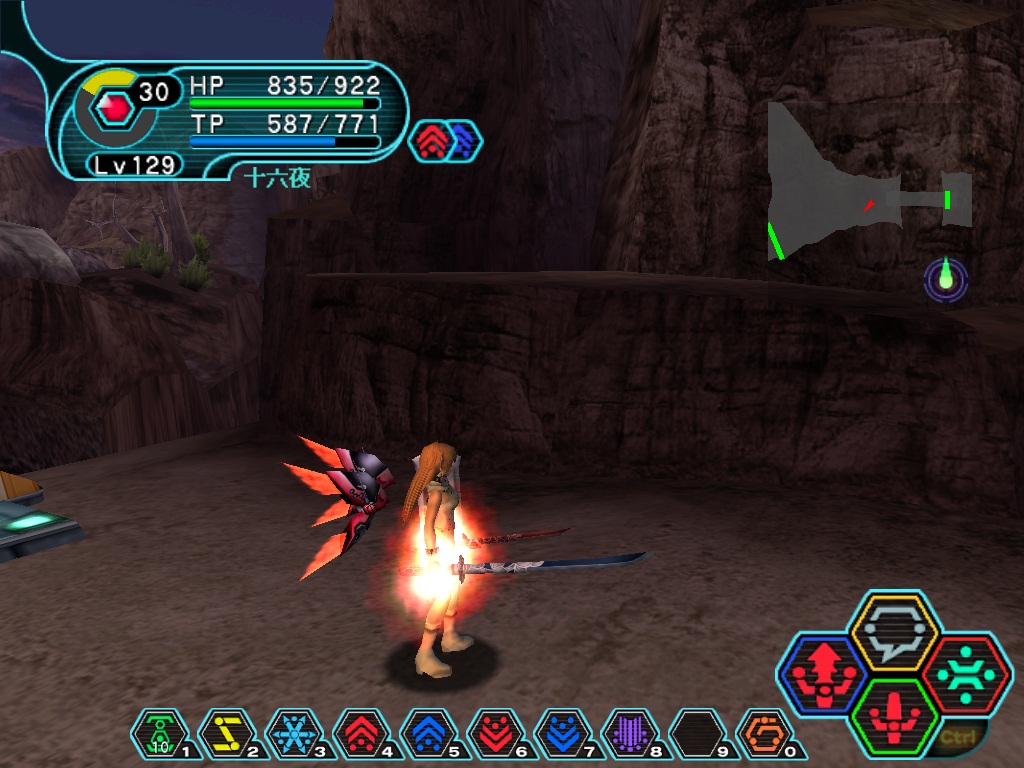Trigger the heavy attack in the blue hexagon

823,674
